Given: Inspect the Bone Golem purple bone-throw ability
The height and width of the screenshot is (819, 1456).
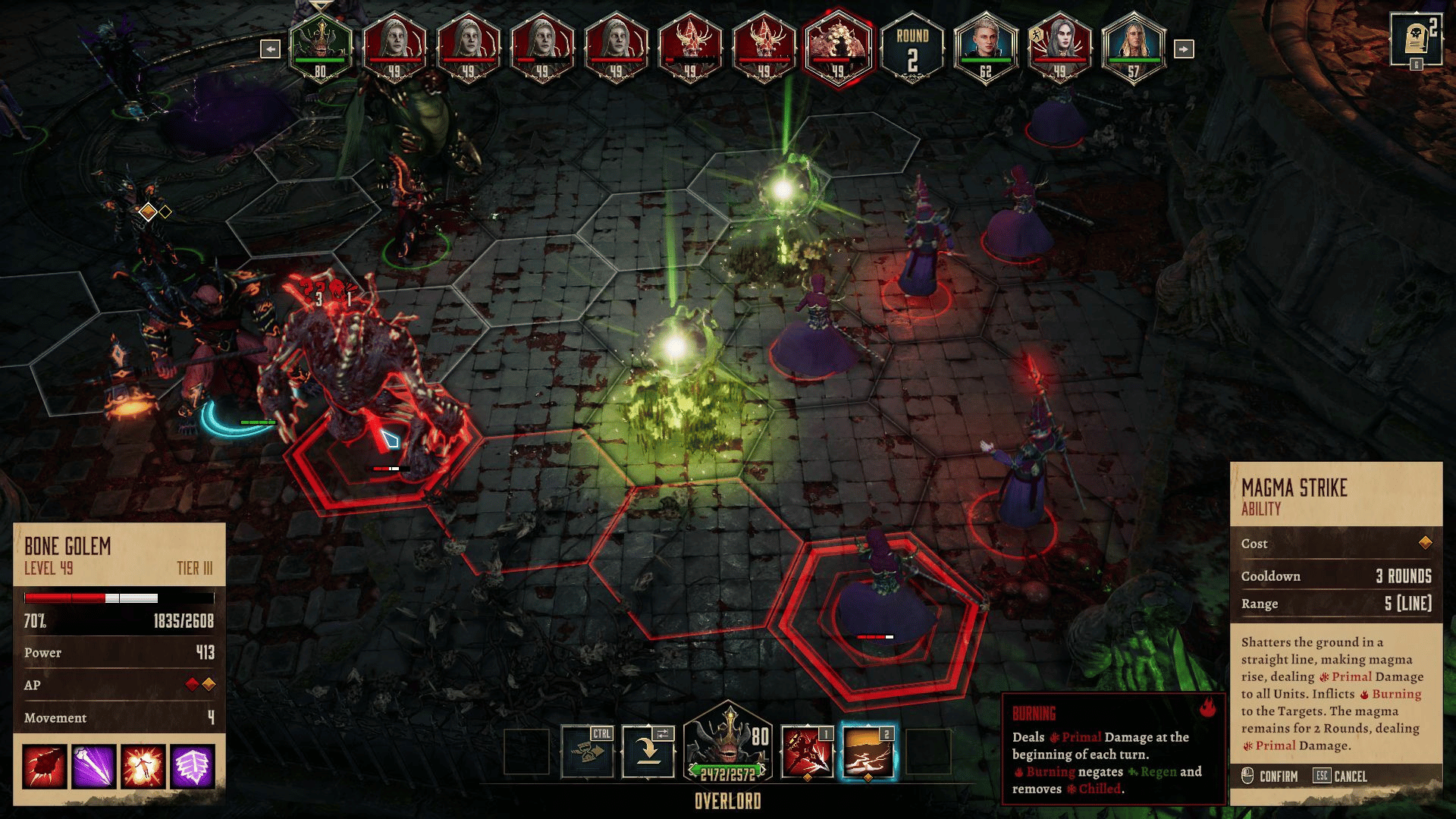Looking at the screenshot, I should point(94,766).
